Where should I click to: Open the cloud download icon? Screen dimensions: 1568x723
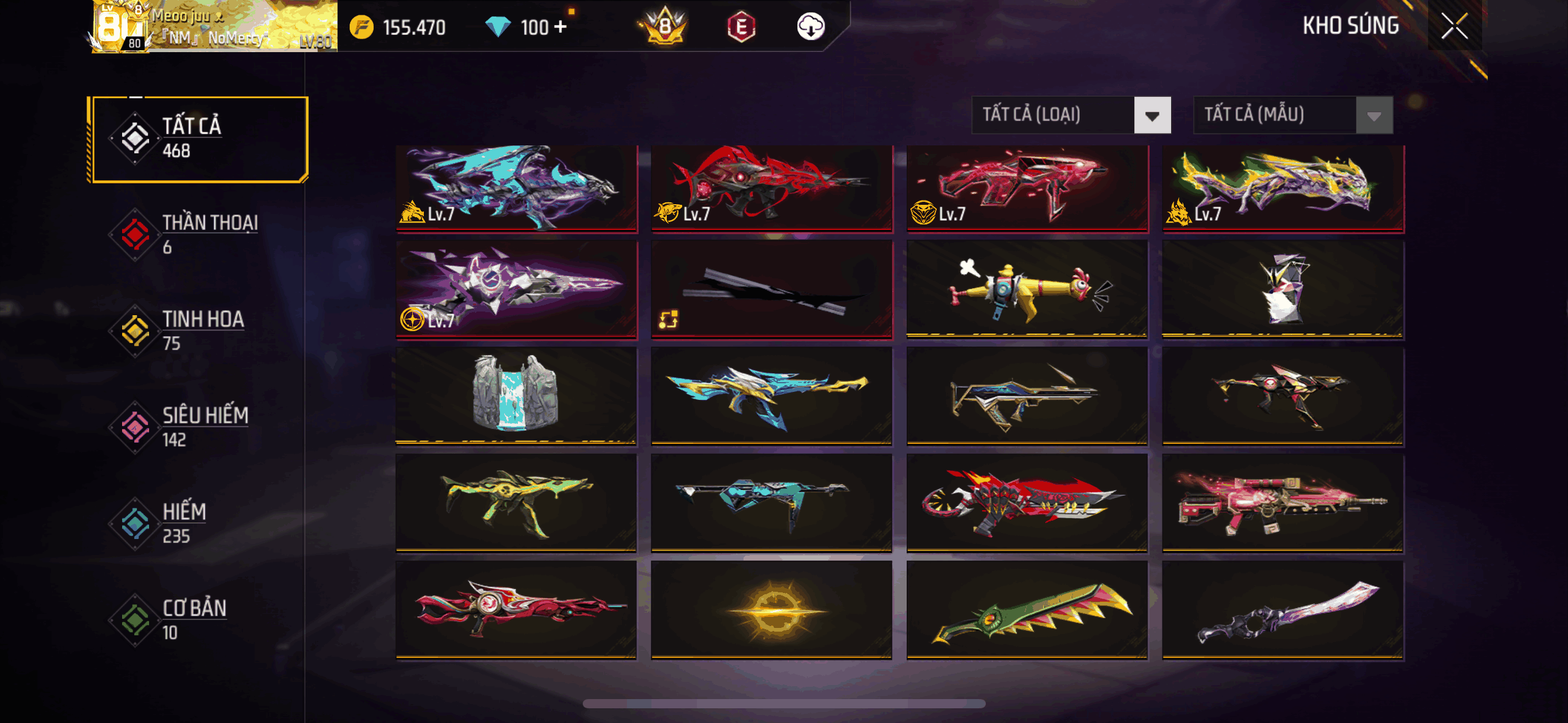pyautogui.click(x=810, y=27)
